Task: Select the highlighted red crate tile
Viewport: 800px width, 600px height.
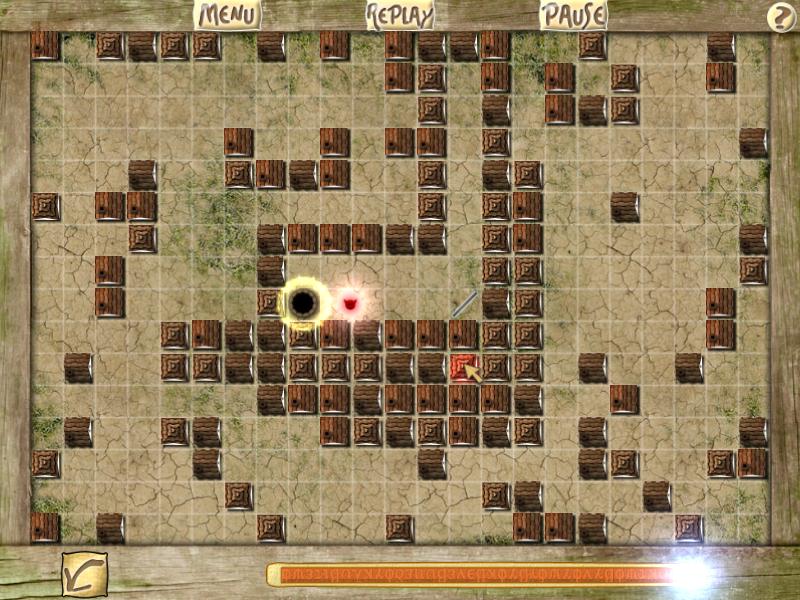Action: pyautogui.click(x=462, y=367)
